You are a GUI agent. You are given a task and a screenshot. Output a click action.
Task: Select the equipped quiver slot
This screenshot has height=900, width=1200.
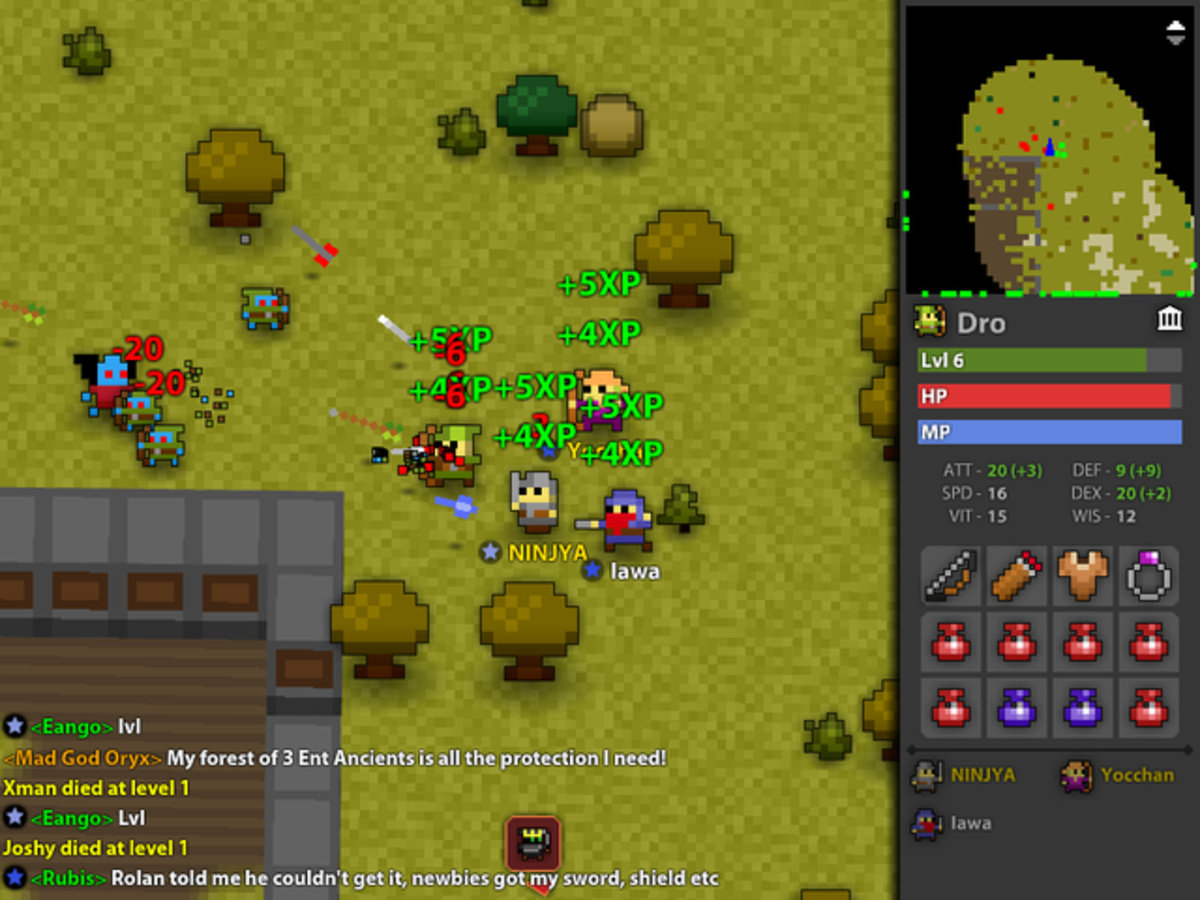pos(1017,575)
